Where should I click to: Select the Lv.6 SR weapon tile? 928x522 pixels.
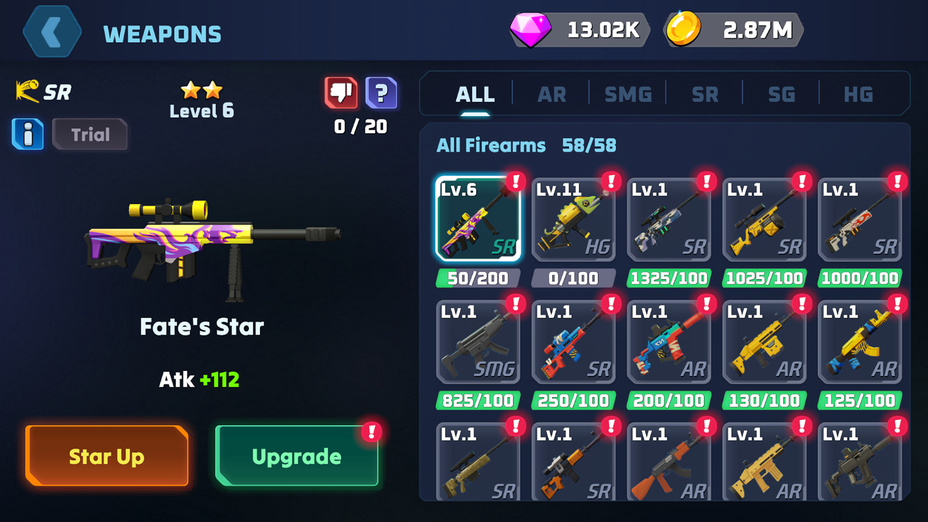pos(478,219)
